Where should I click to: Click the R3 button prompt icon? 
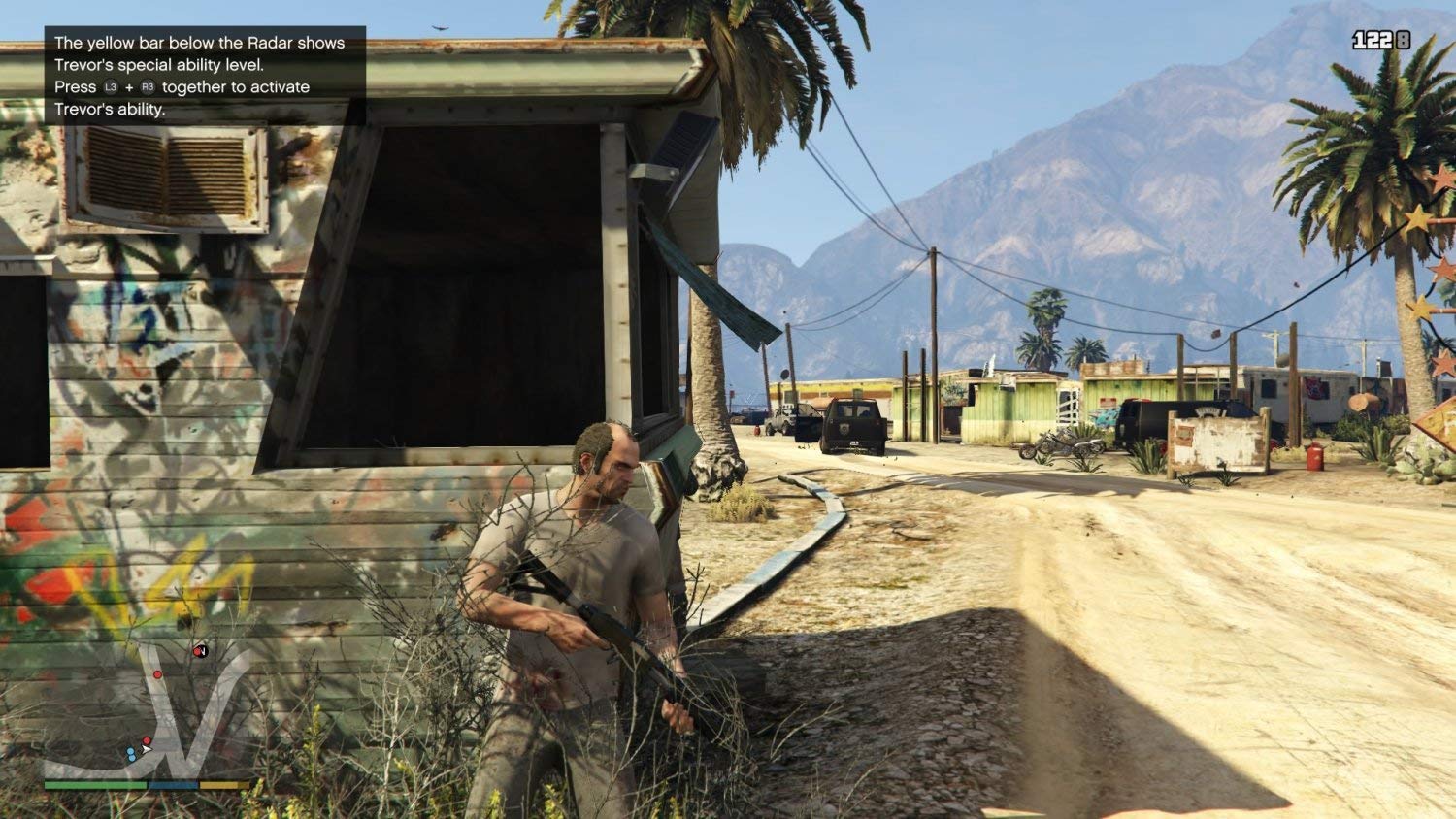point(148,86)
